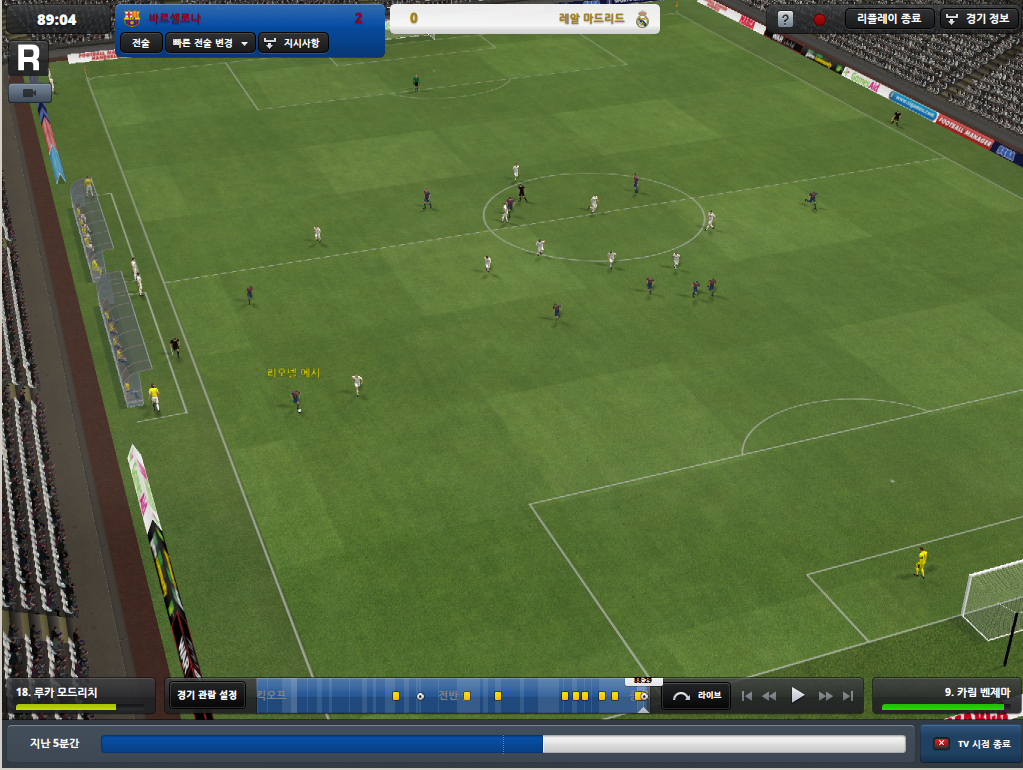Open the 전술 tactics button
The image size is (1023, 770).
click(x=140, y=43)
